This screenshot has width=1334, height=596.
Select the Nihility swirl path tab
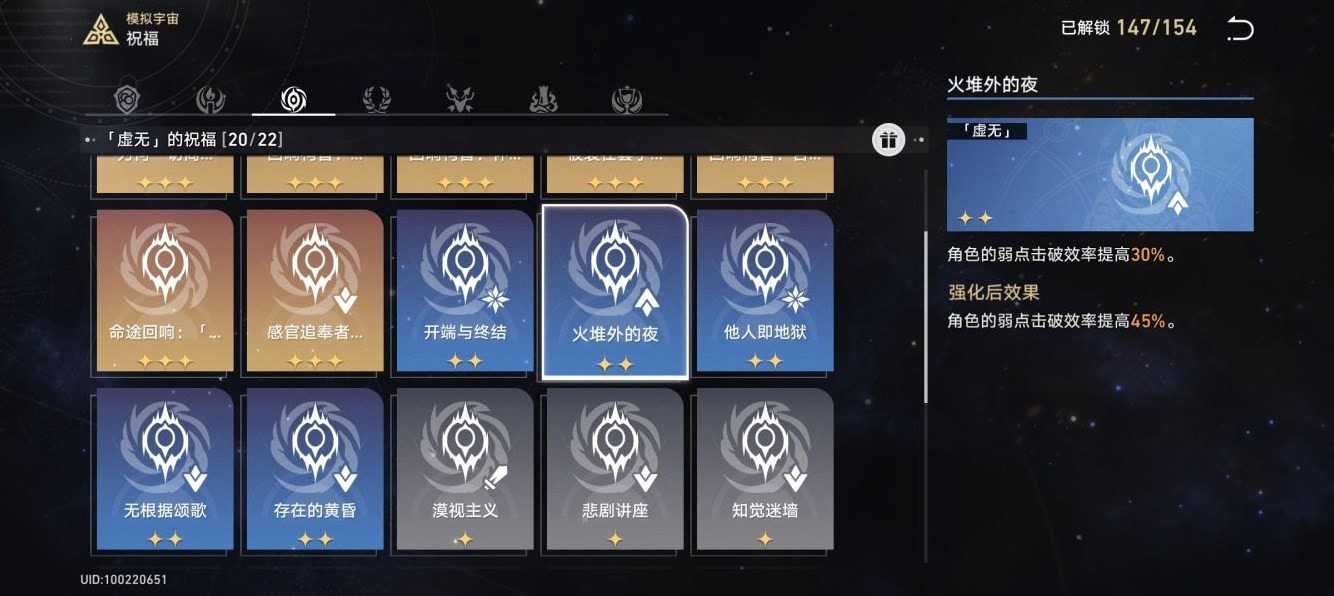tap(293, 99)
